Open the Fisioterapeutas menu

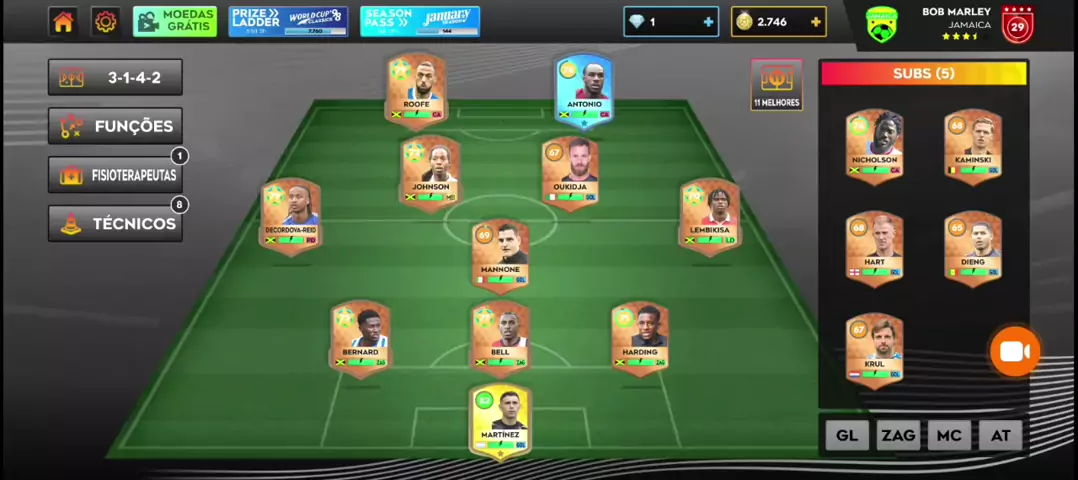(115, 175)
